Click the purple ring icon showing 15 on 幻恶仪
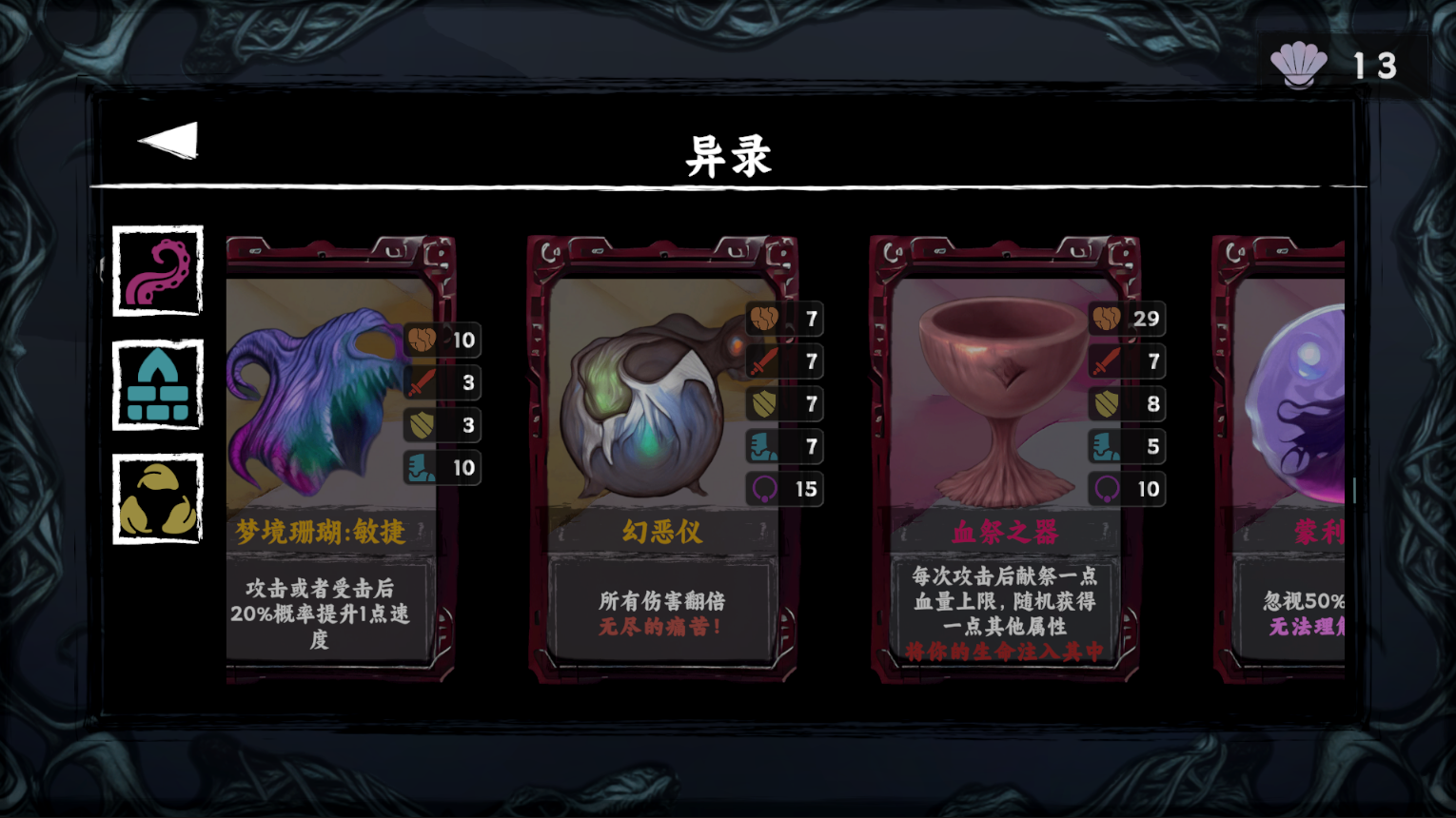This screenshot has height=818, width=1456. click(763, 489)
